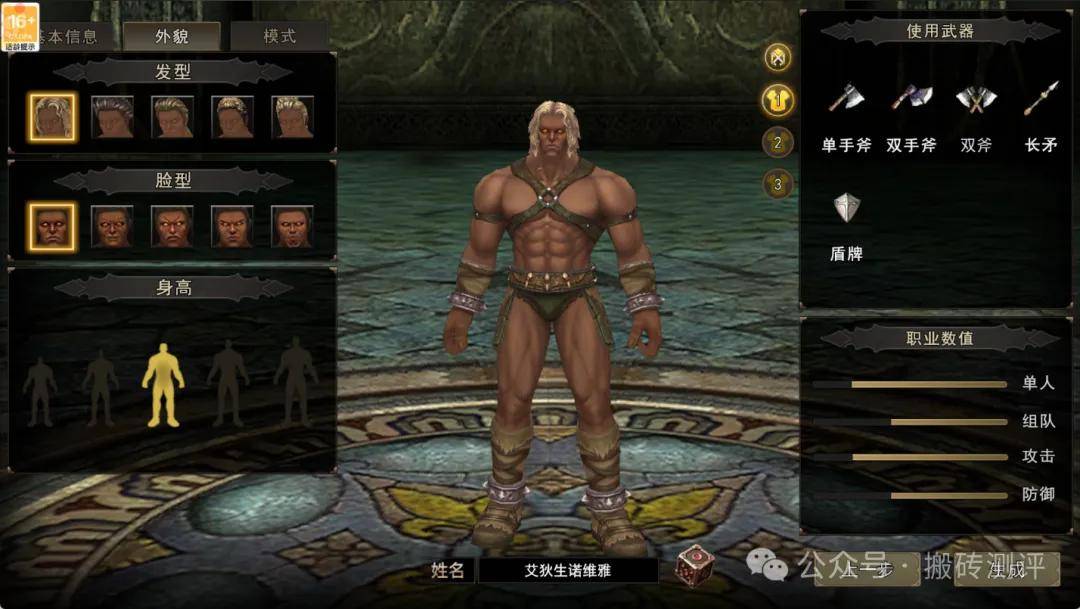
Task: Select the highlighted yellow height figure
Action: coord(162,386)
